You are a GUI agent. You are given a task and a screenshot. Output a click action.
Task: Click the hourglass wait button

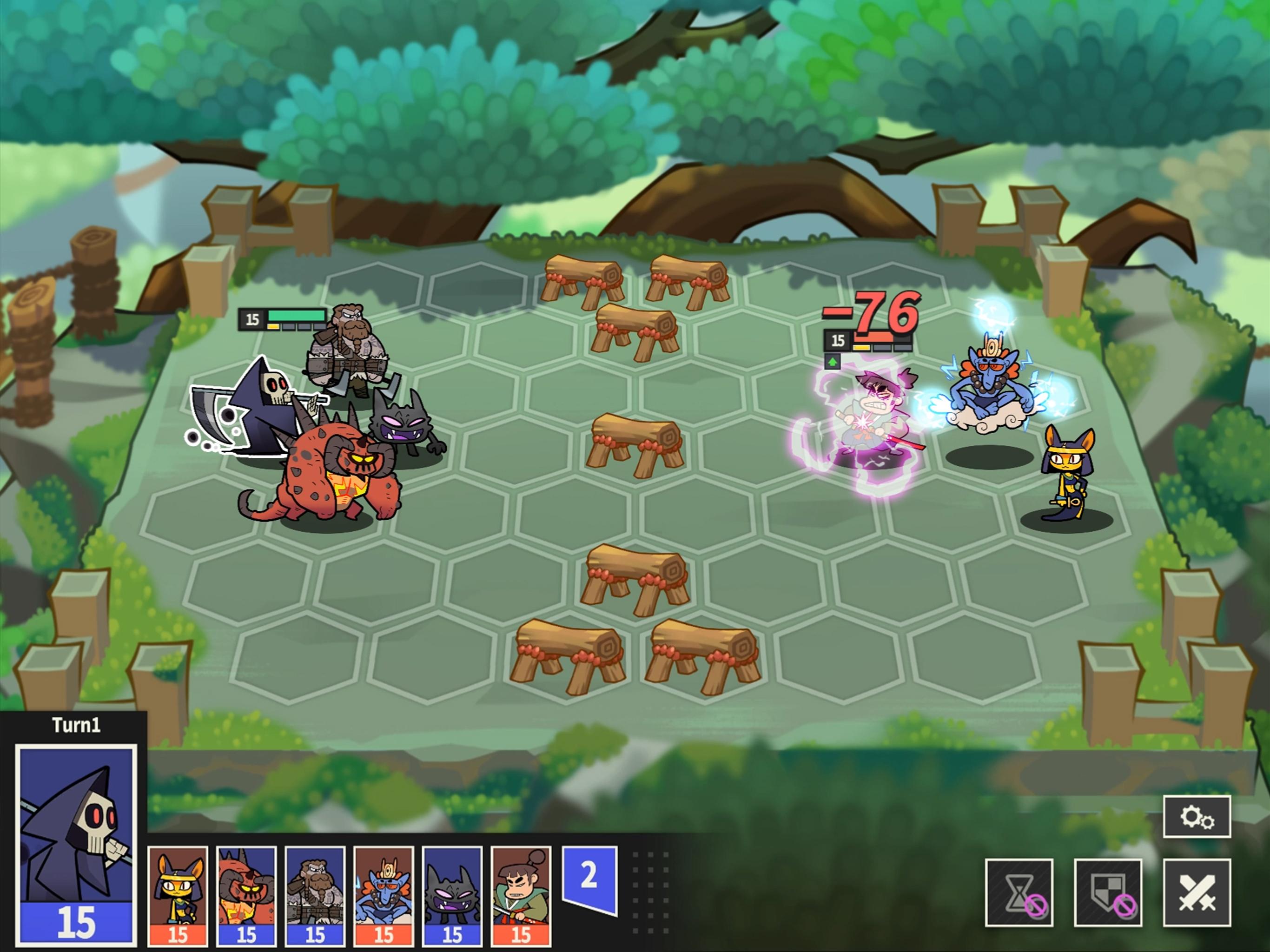pyautogui.click(x=1019, y=892)
